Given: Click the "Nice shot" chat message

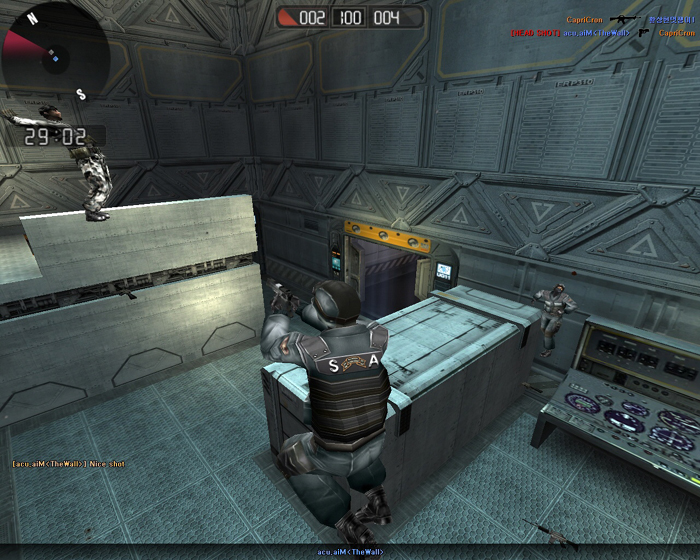Looking at the screenshot, I should (x=68, y=464).
